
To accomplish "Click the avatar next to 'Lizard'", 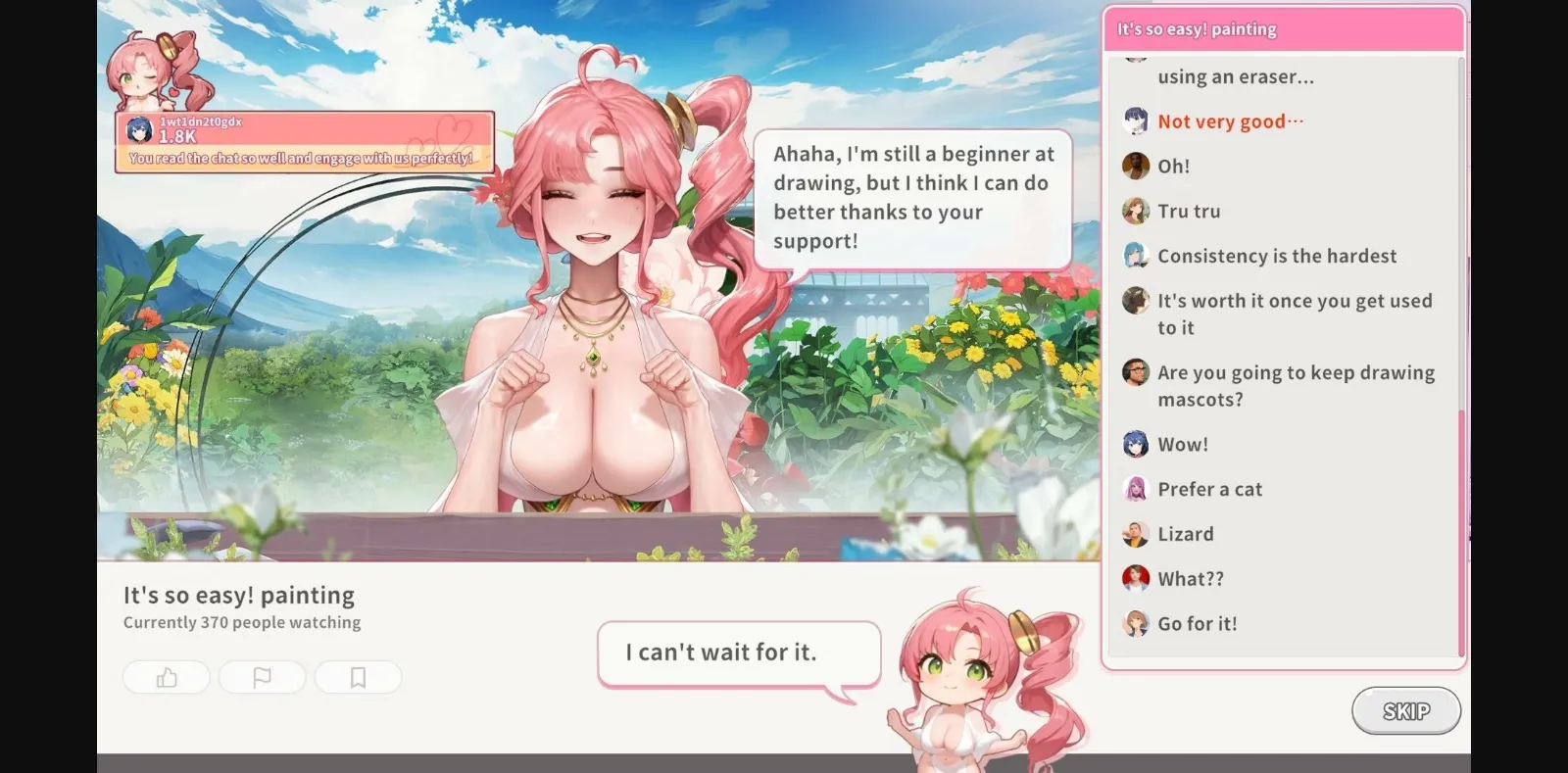I will (x=1136, y=533).
